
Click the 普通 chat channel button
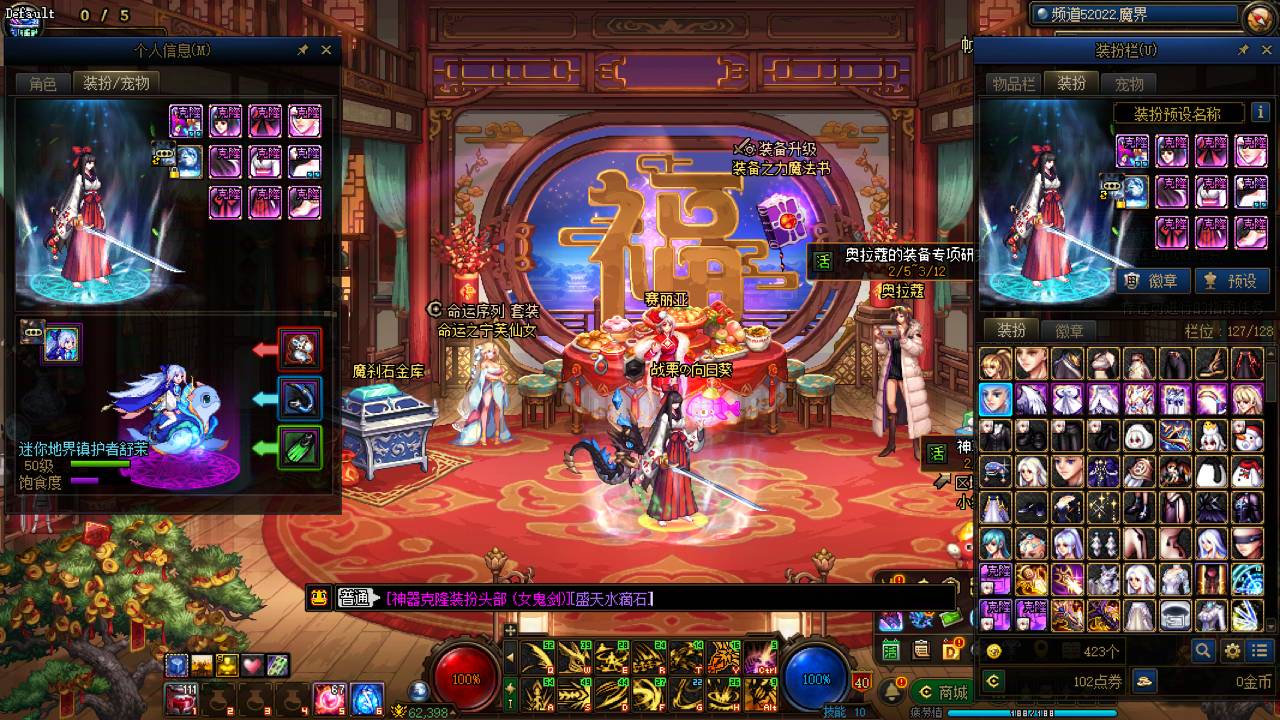click(355, 598)
